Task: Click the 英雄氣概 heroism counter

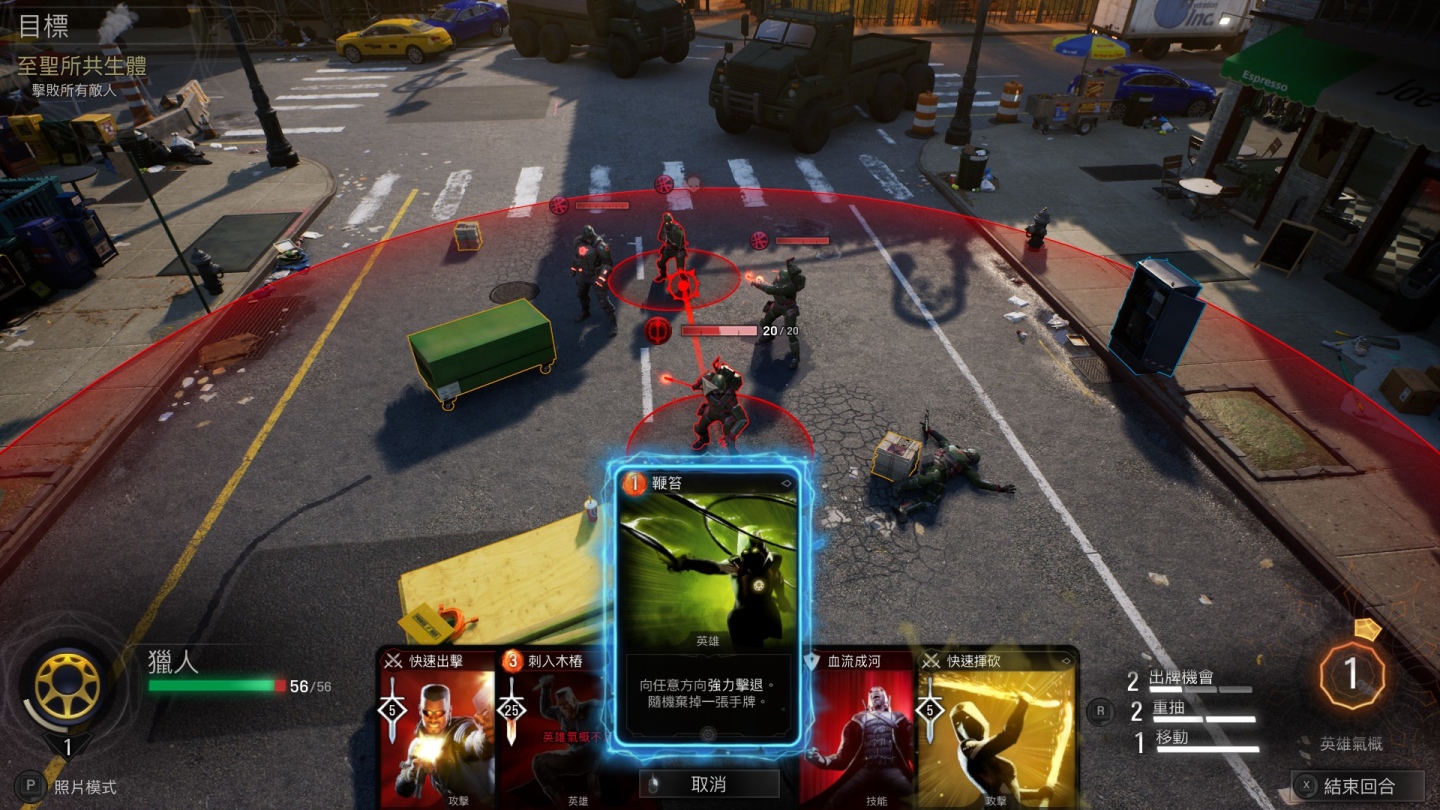Action: (1351, 675)
